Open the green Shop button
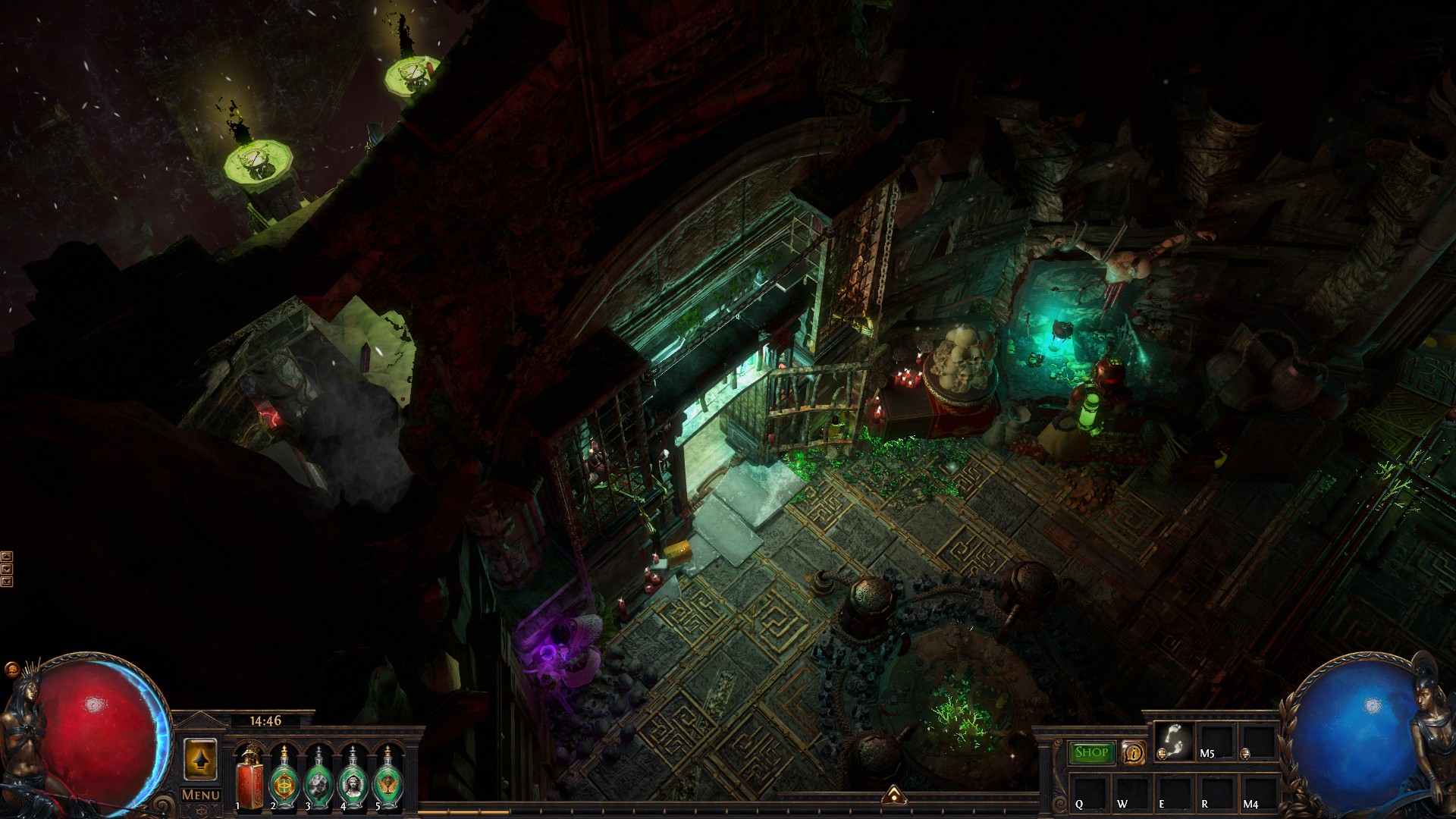This screenshot has height=819, width=1456. click(1091, 752)
